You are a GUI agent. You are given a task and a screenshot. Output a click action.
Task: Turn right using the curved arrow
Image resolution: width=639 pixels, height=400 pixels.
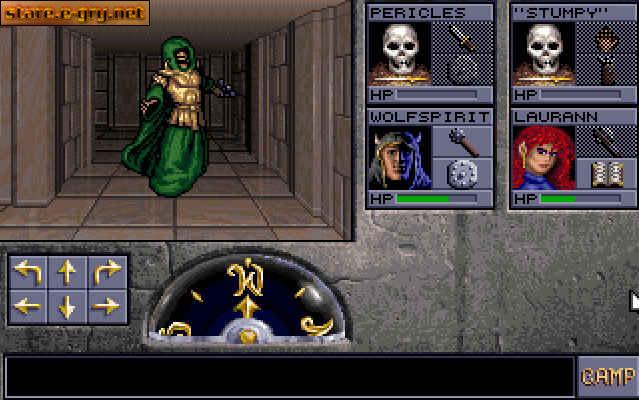tap(107, 273)
